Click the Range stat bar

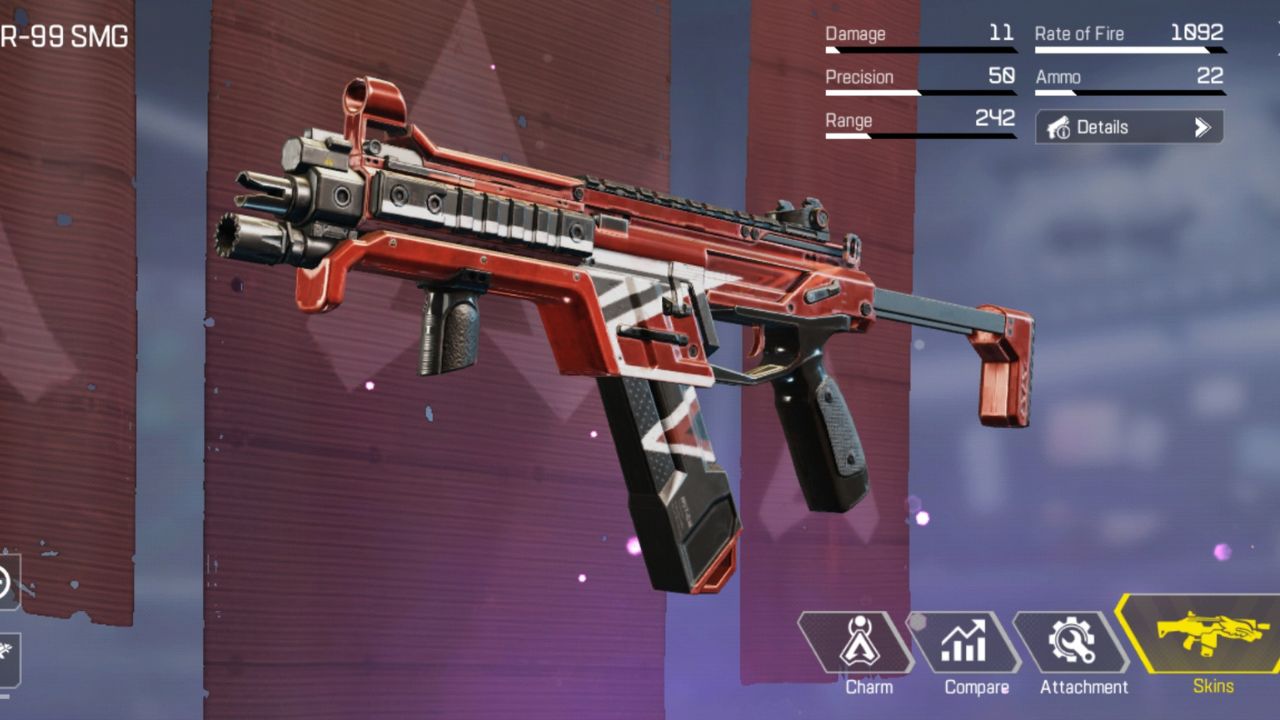tap(920, 135)
